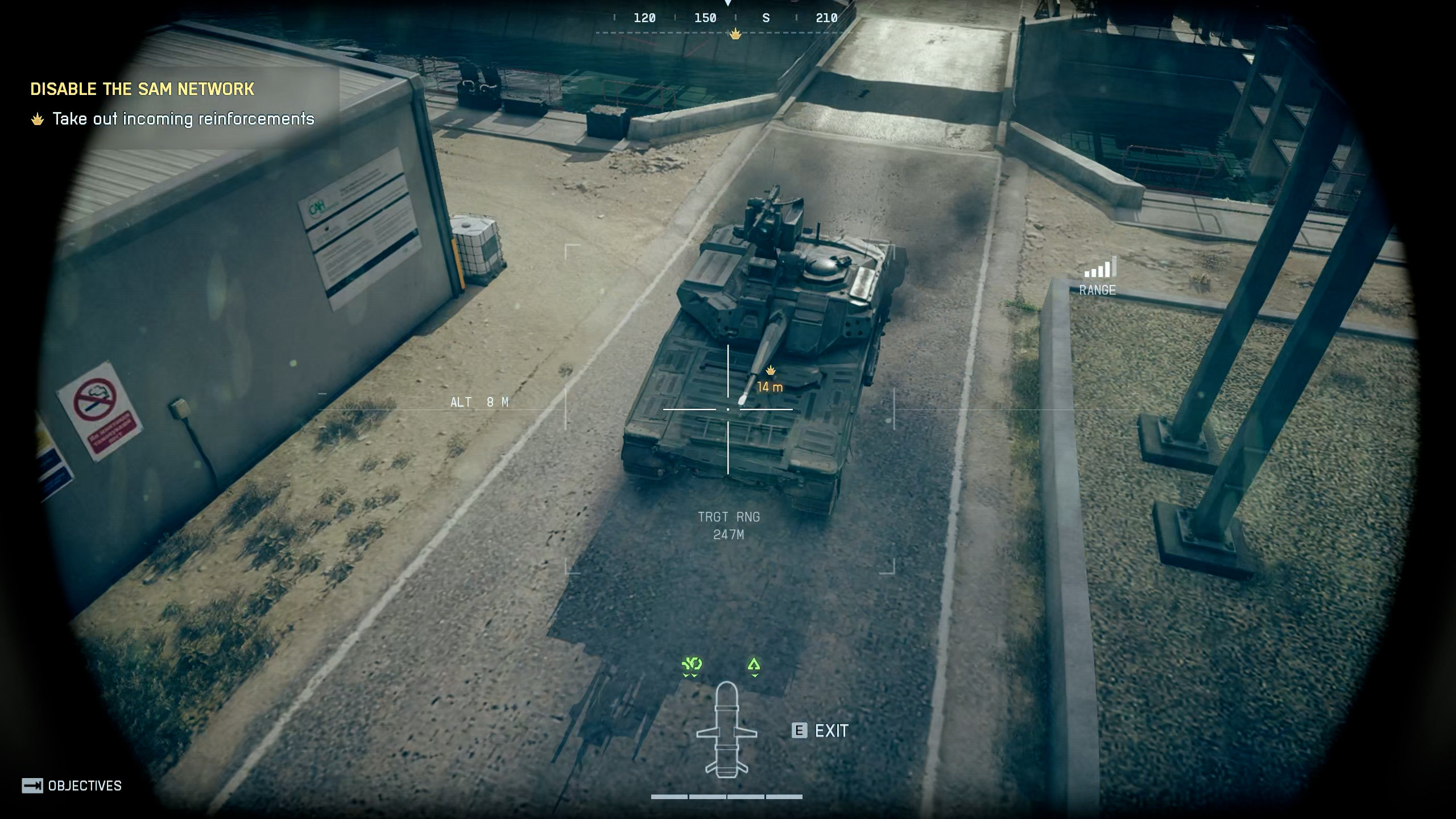1456x819 pixels.
Task: Select the Disable the SAM Network mission title
Action: pos(142,89)
